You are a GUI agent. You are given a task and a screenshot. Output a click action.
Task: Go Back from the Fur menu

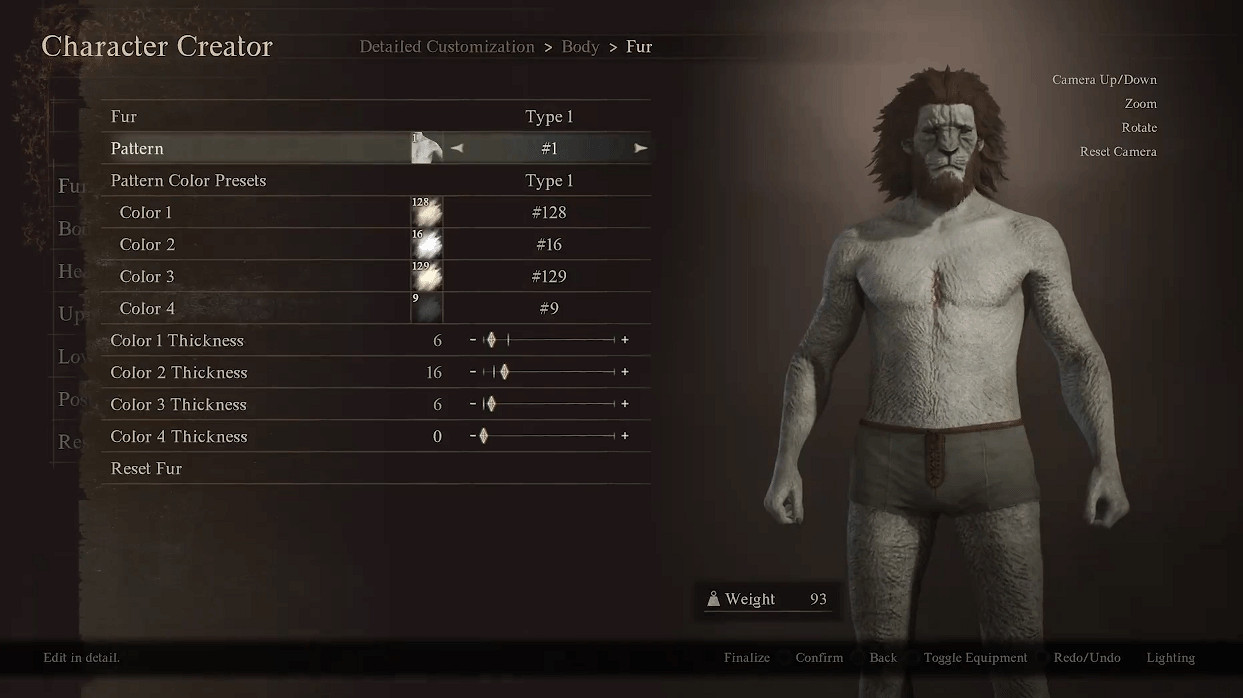click(883, 657)
